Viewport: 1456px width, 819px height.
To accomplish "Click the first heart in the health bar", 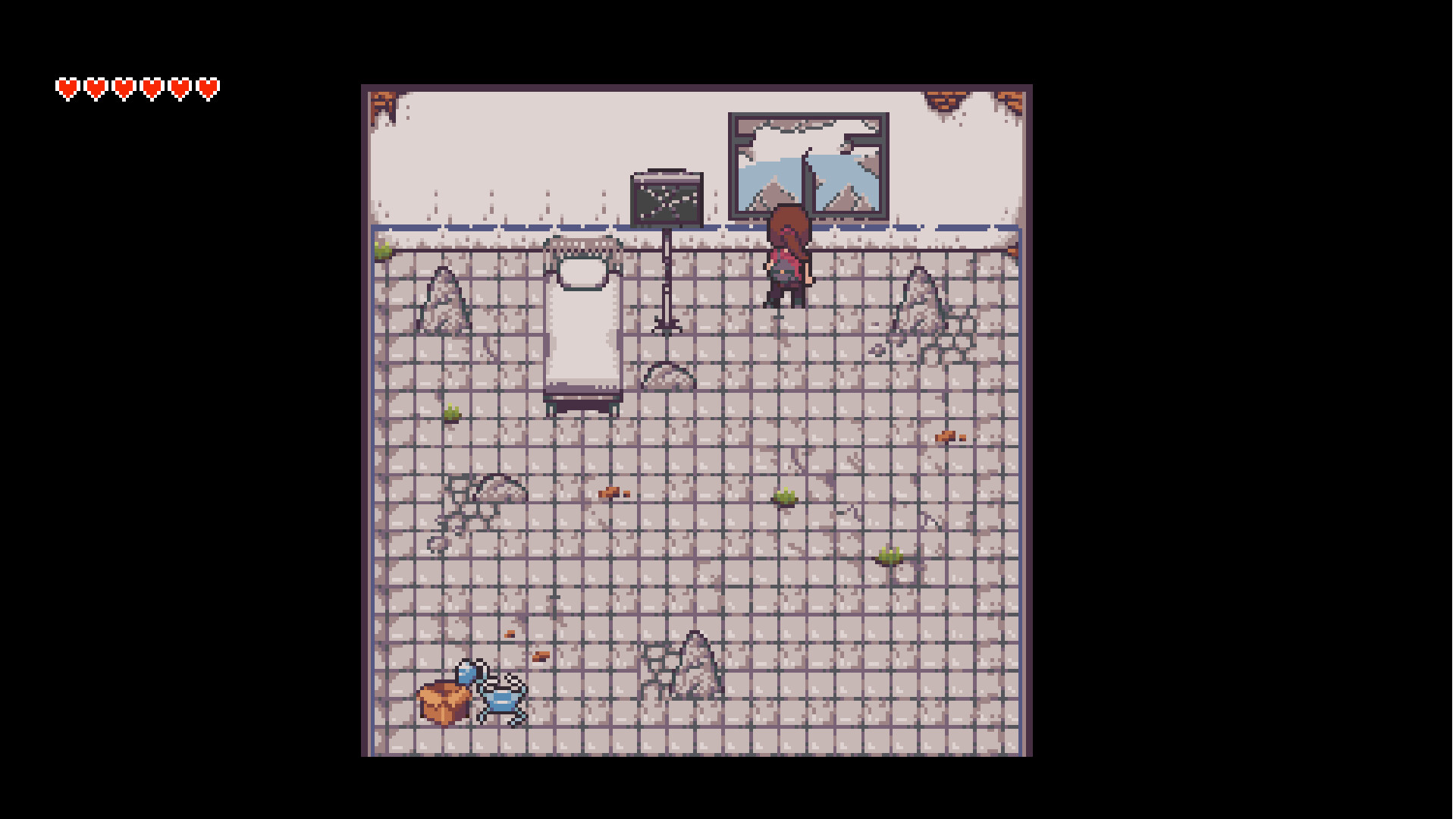I will coord(67,86).
